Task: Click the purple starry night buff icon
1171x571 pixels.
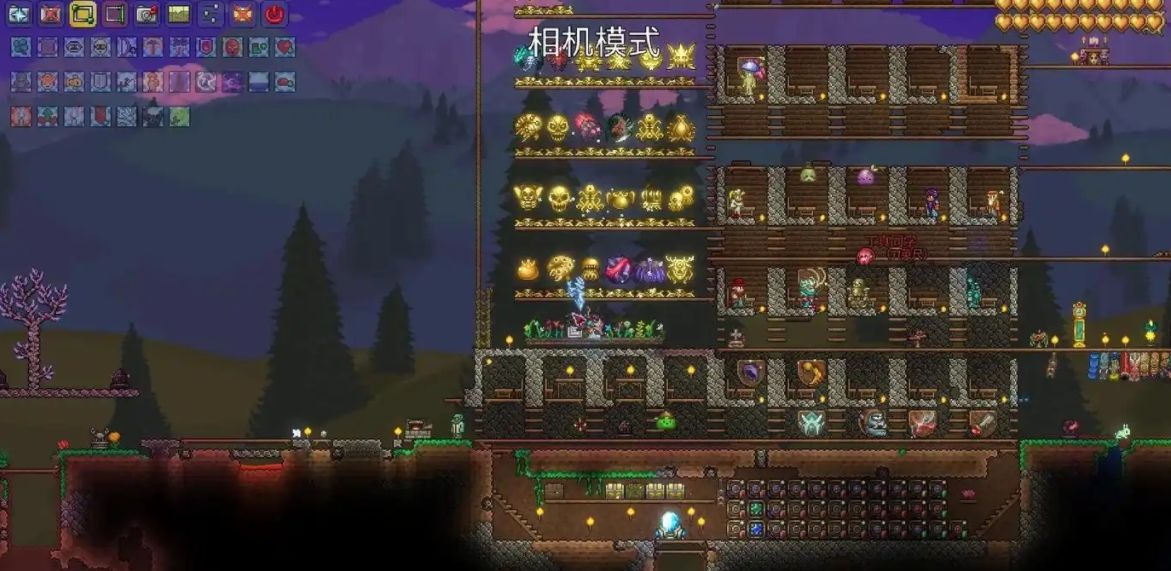Action: 232,82
